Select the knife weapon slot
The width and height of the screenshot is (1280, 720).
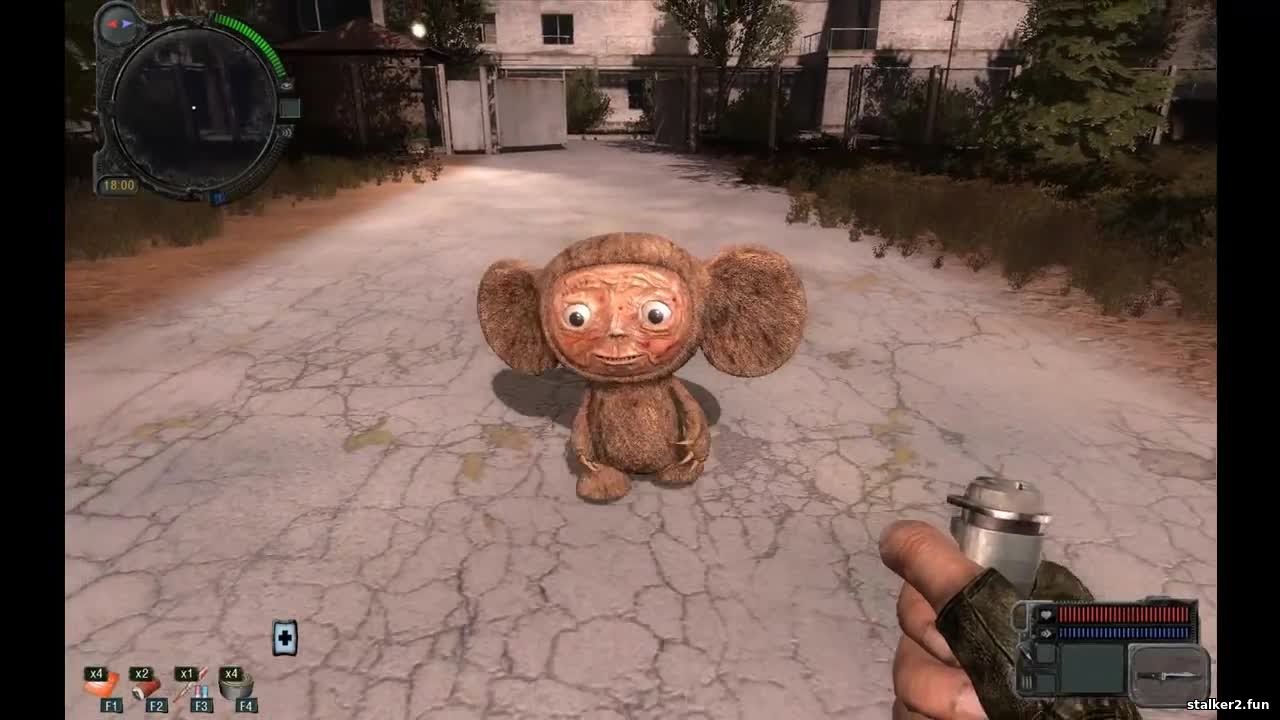click(x=1169, y=677)
